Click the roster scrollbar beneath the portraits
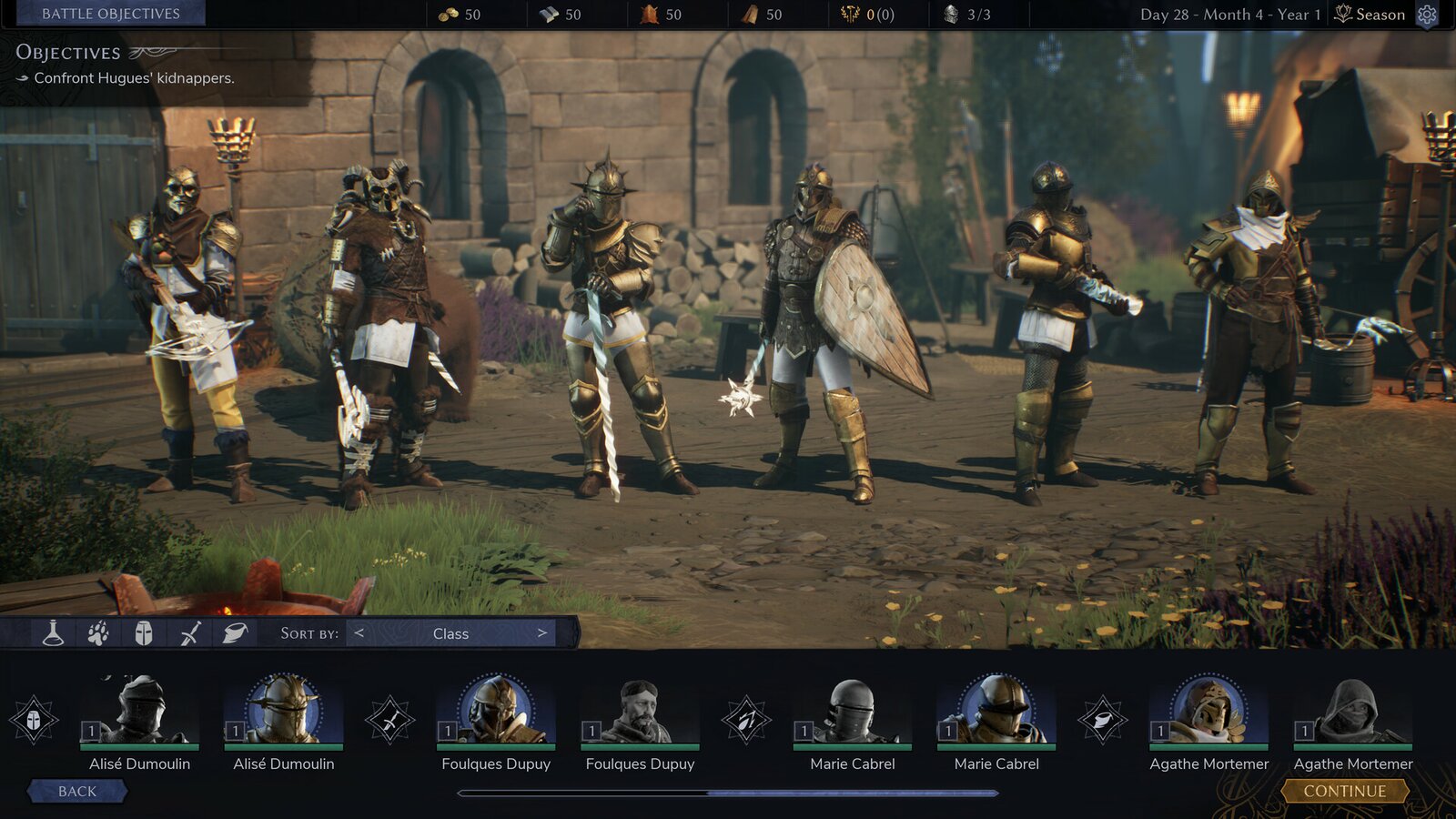The image size is (1456, 819). [x=728, y=793]
